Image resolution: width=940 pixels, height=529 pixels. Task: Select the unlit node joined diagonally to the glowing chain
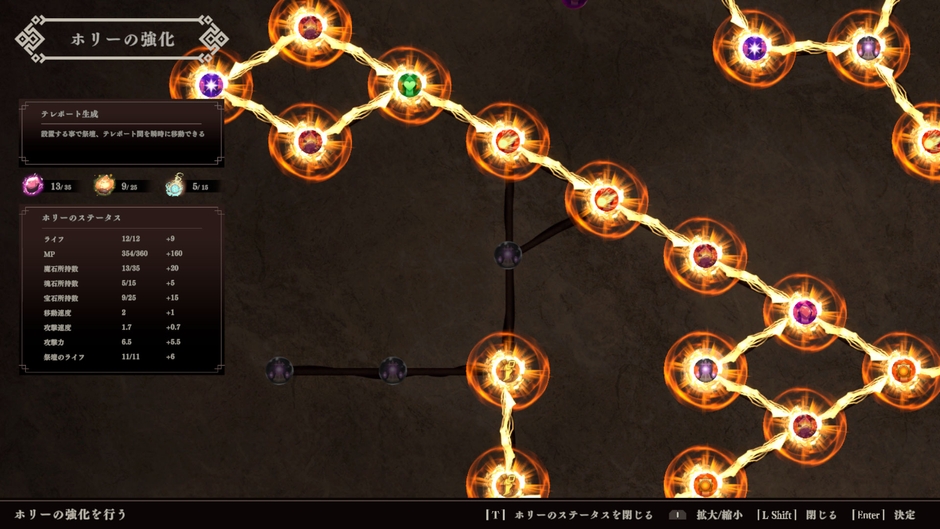click(508, 255)
